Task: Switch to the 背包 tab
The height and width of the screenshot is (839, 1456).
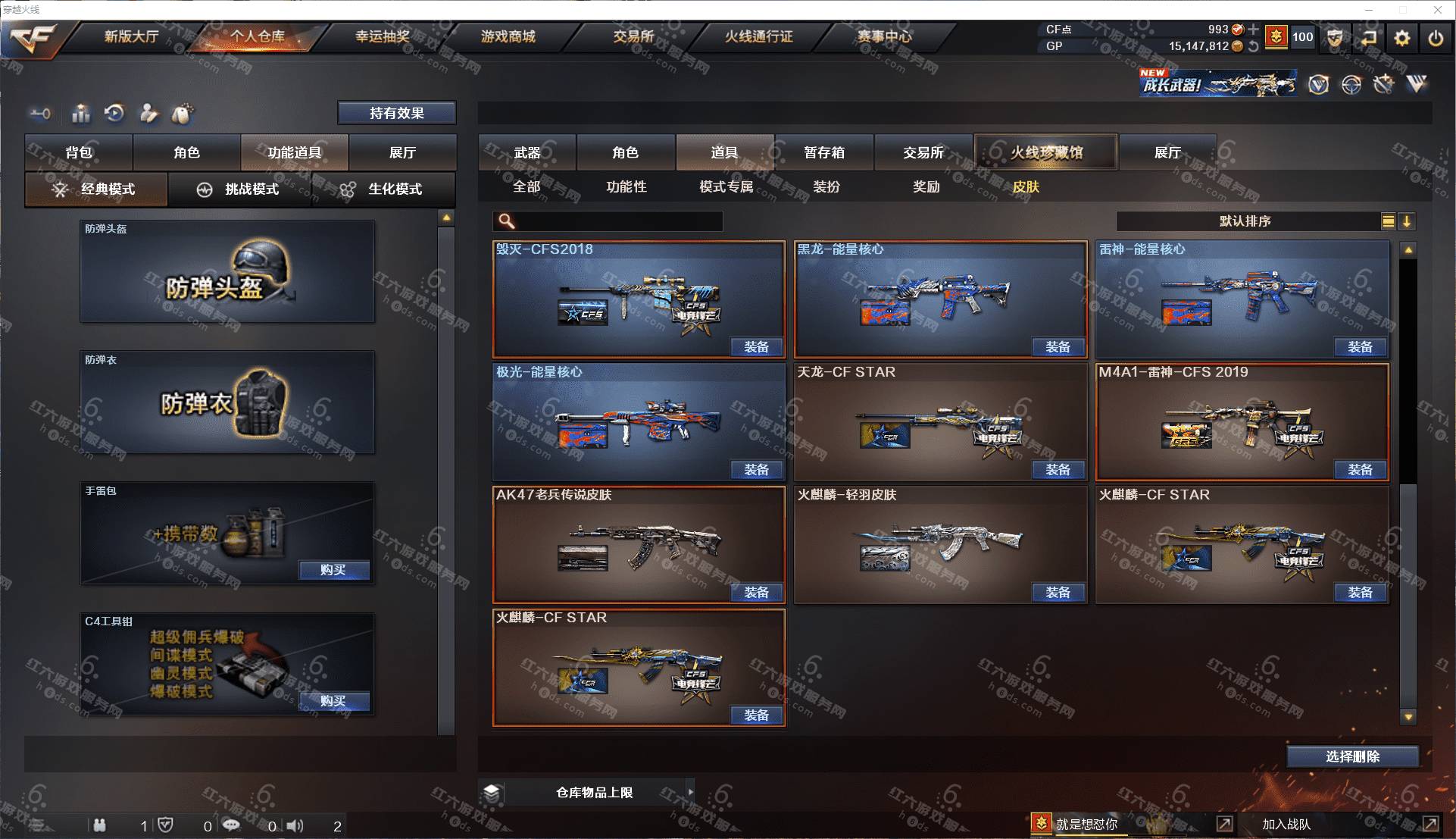Action: [79, 152]
